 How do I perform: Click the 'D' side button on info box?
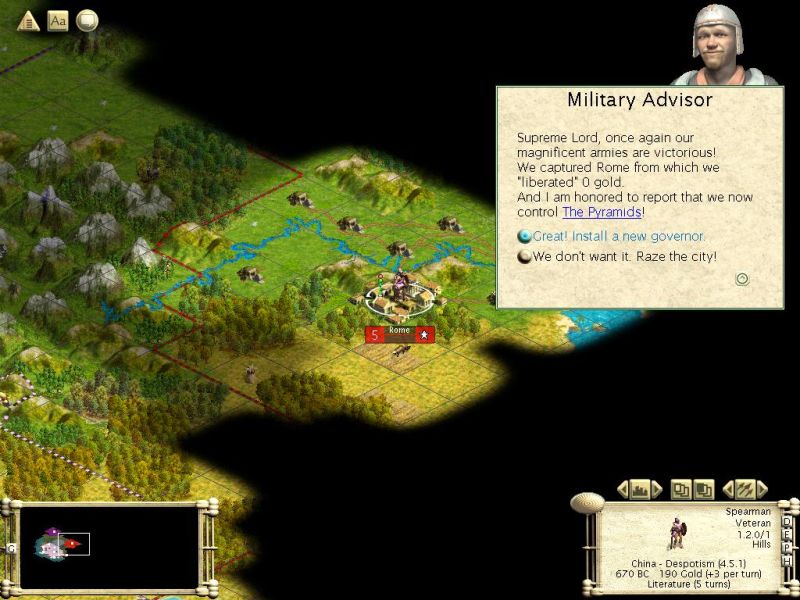pos(786,521)
